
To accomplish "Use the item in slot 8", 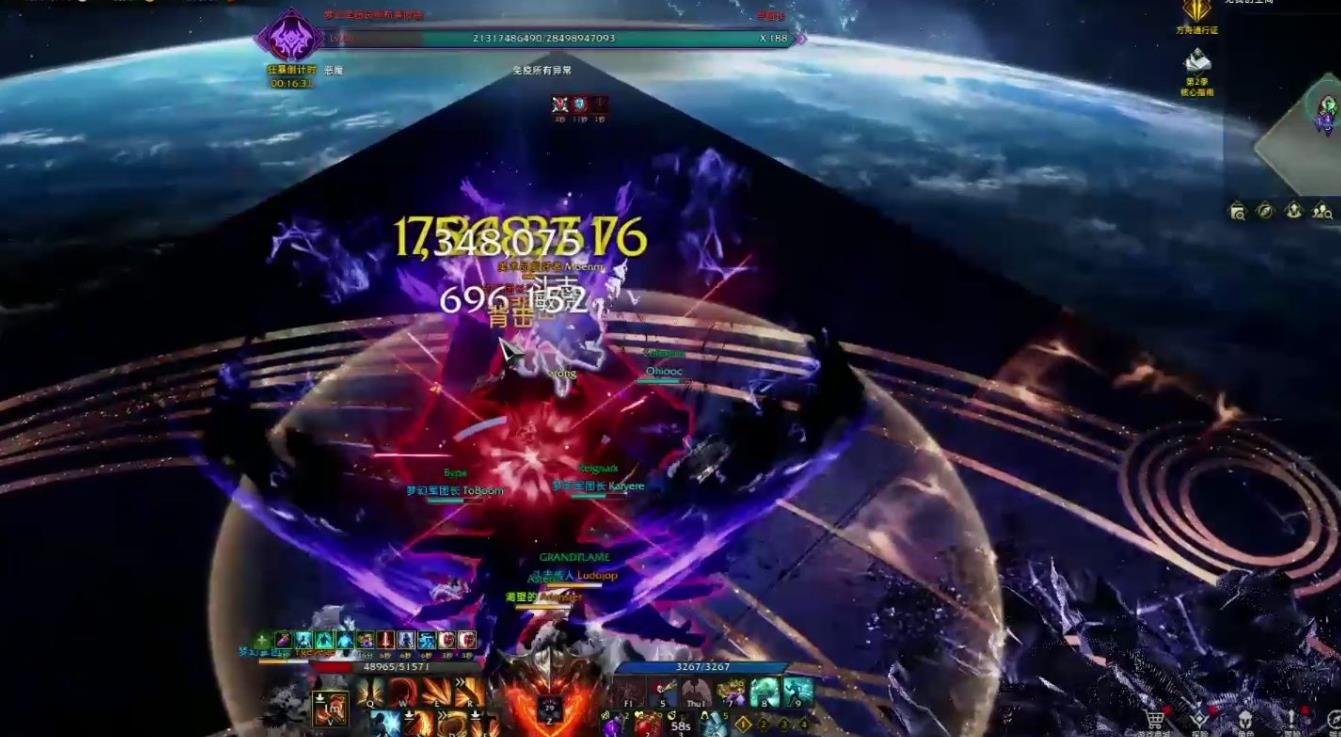I will [x=765, y=691].
